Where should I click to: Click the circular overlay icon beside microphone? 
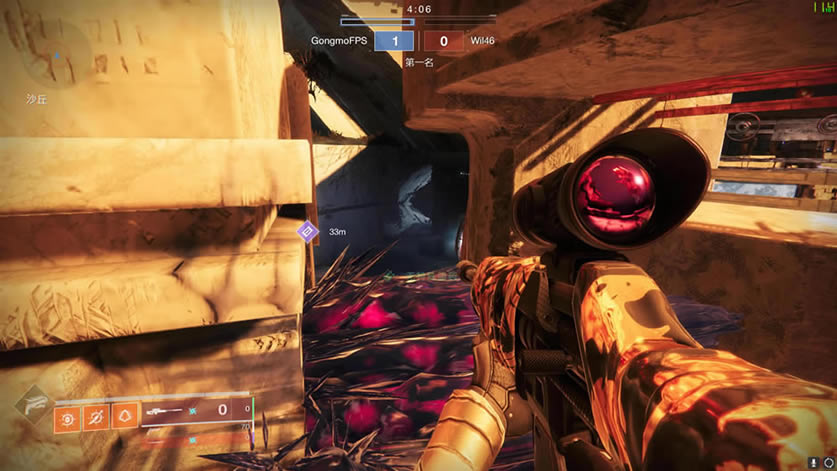(827, 462)
